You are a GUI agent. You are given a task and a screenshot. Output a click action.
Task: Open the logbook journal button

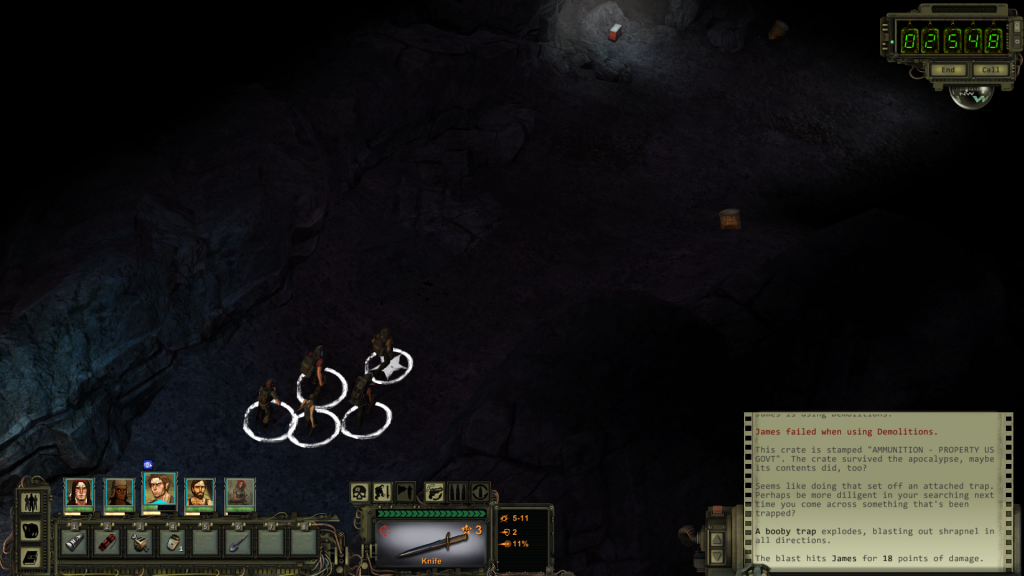point(30,555)
